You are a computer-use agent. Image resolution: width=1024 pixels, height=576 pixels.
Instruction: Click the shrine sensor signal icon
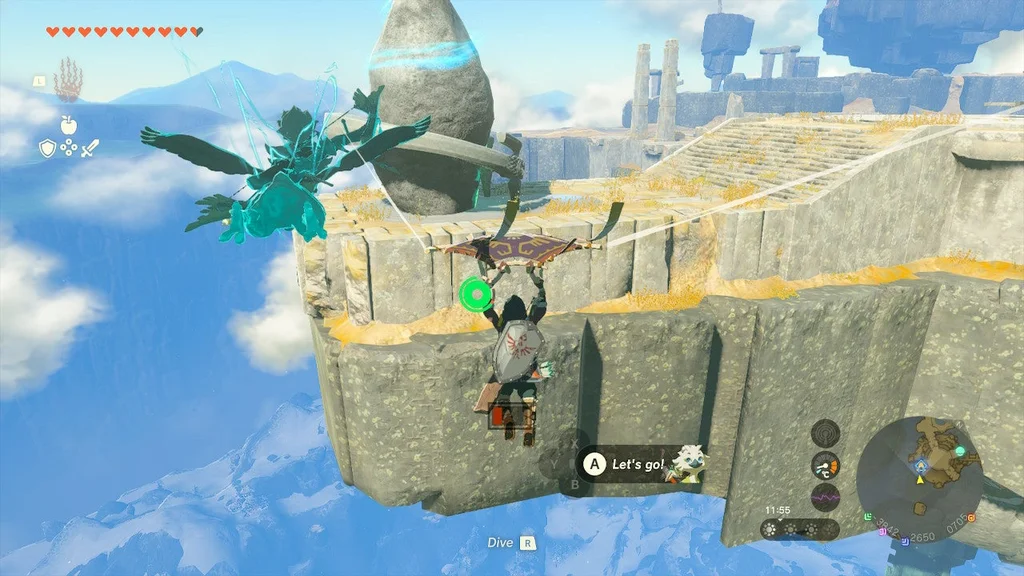[x=825, y=433]
